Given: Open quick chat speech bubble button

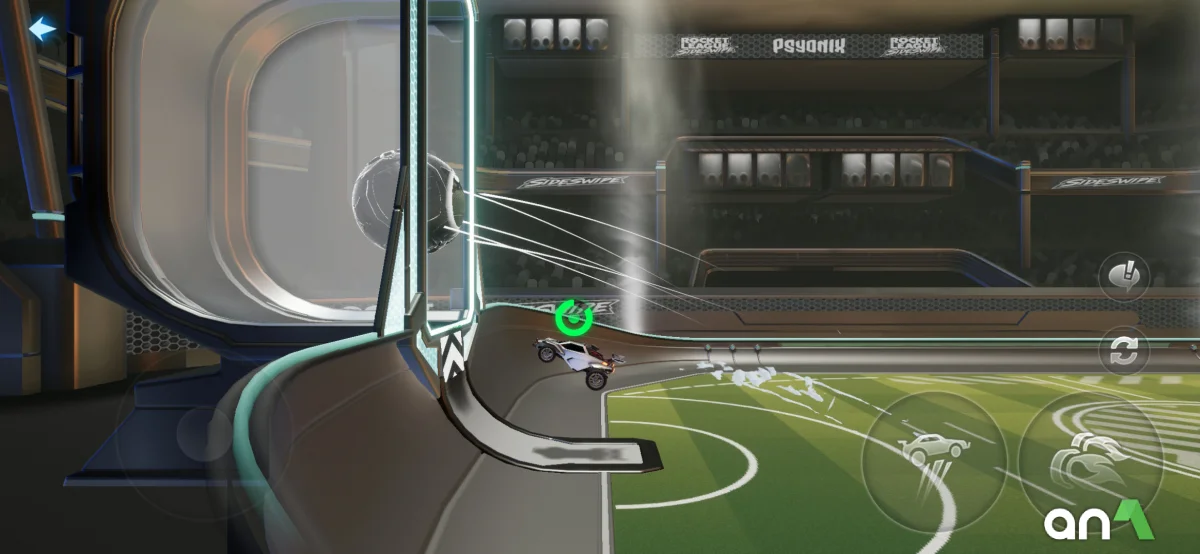Looking at the screenshot, I should pos(1124,276).
